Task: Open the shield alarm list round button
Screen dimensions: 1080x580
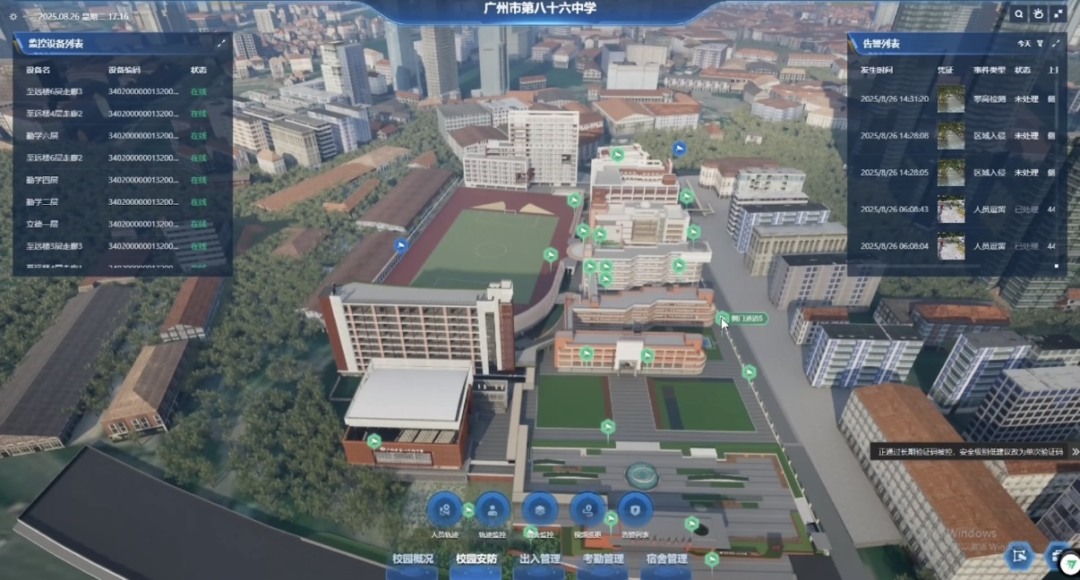Action: click(635, 510)
